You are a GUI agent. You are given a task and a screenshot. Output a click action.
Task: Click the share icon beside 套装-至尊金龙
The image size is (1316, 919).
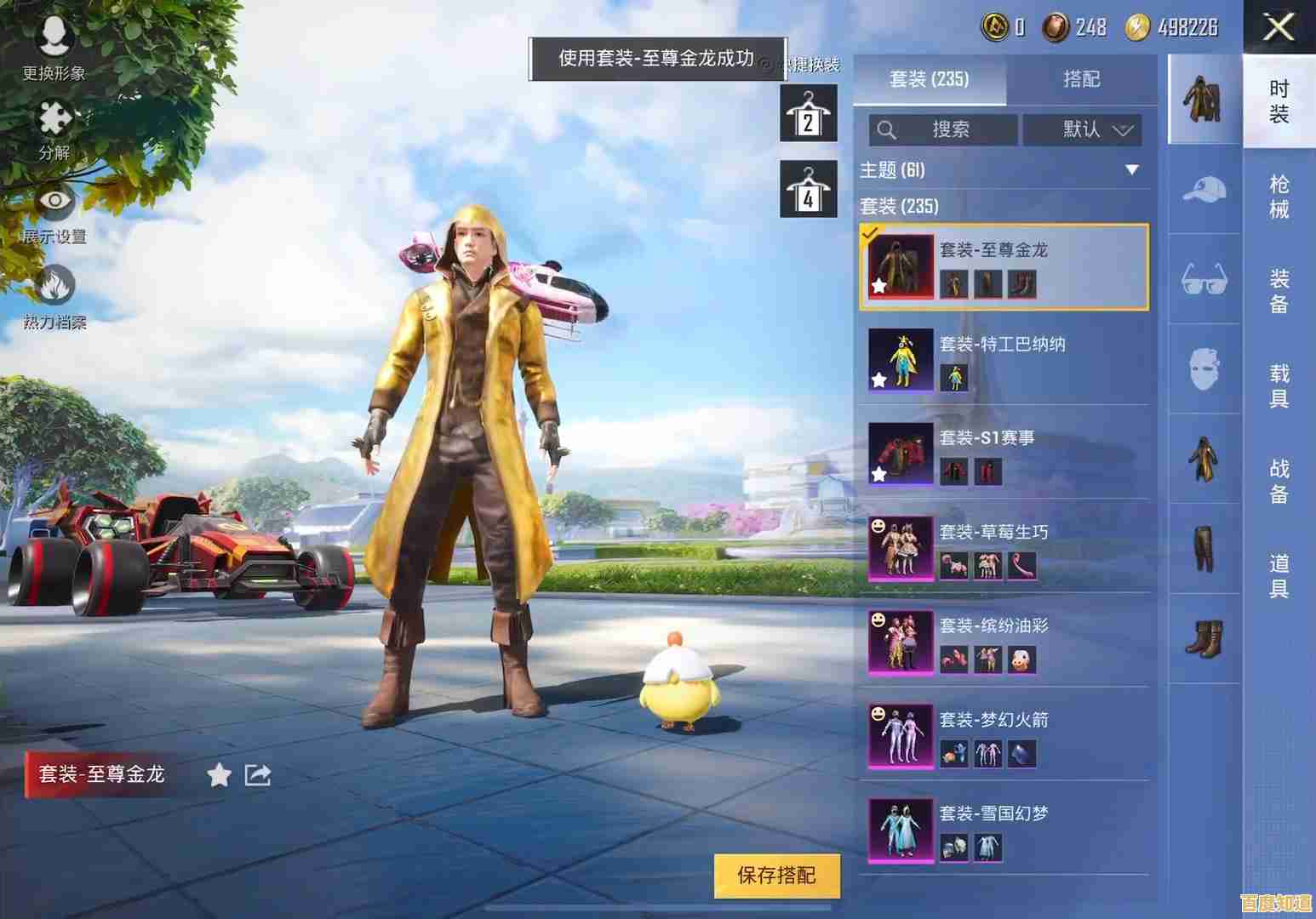click(x=258, y=775)
